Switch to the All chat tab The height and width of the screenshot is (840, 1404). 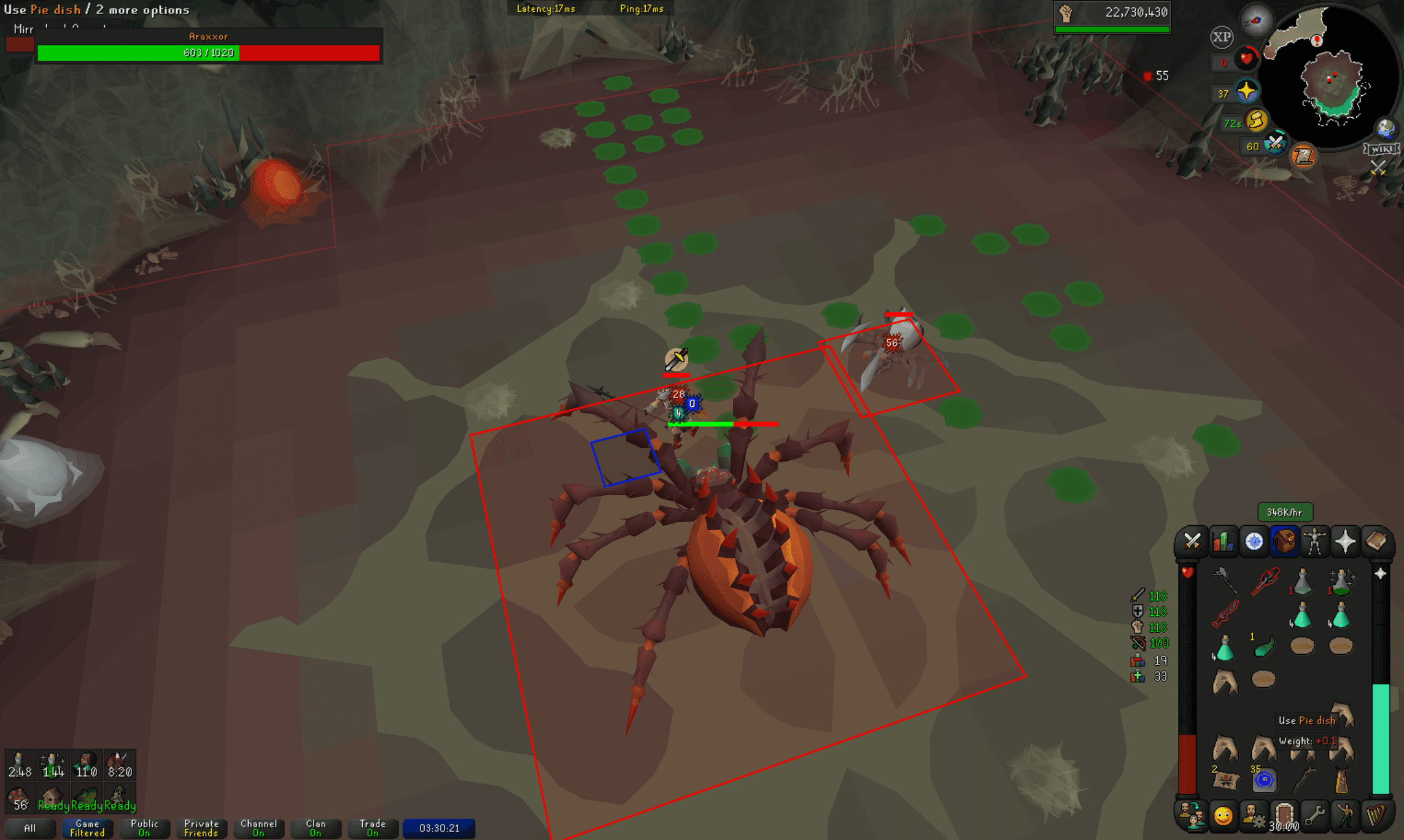(x=30, y=828)
